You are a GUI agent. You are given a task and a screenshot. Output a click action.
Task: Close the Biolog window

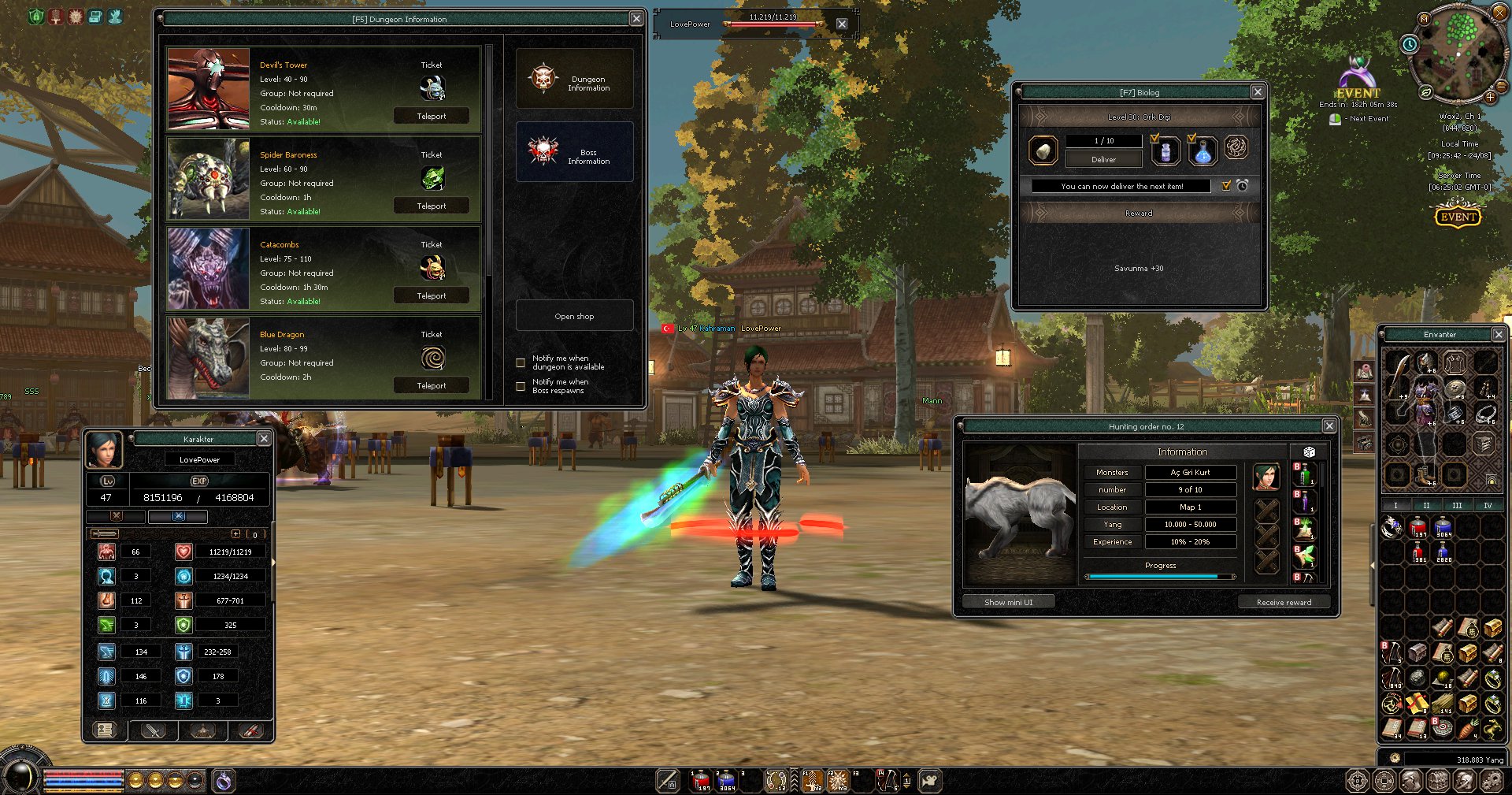tap(1258, 92)
